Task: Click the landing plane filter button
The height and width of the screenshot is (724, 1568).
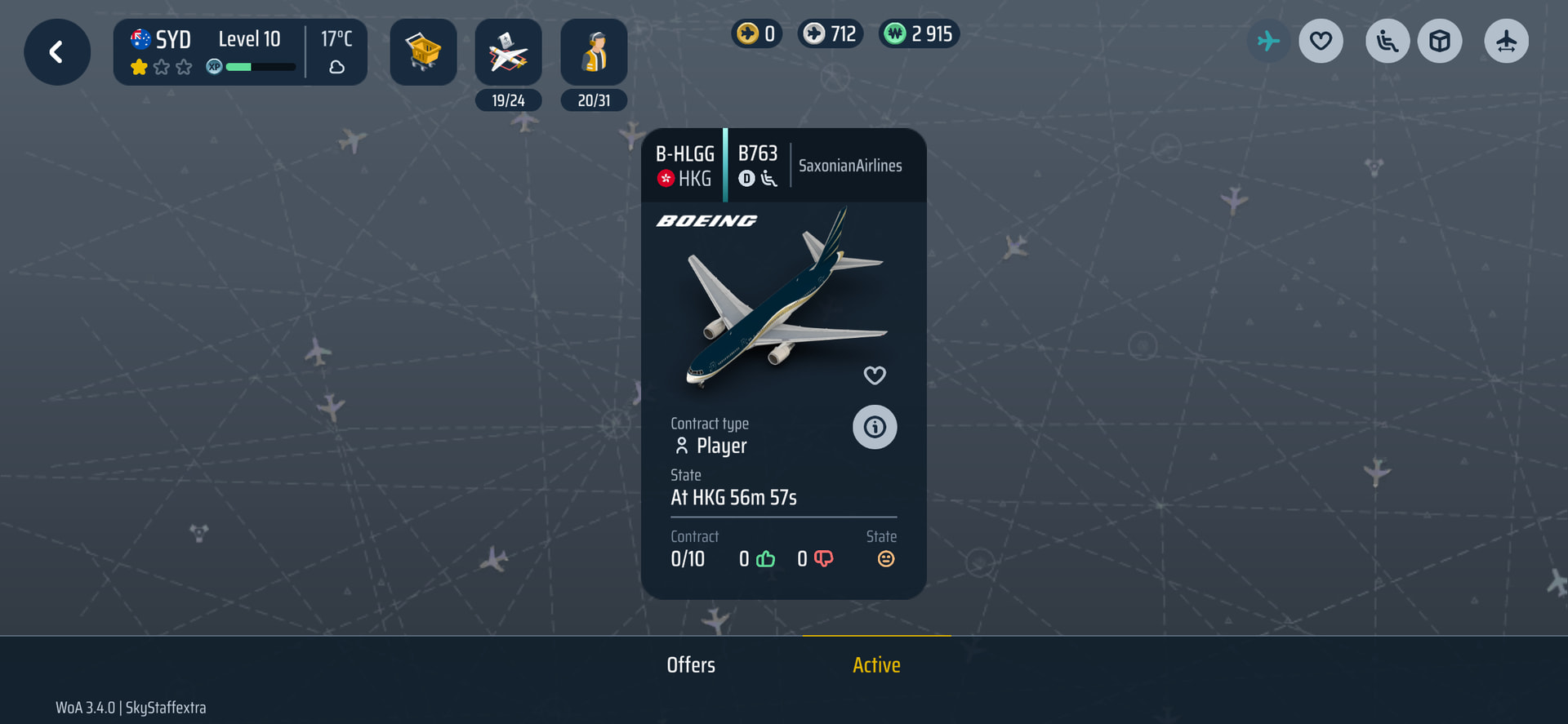Action: point(1506,41)
